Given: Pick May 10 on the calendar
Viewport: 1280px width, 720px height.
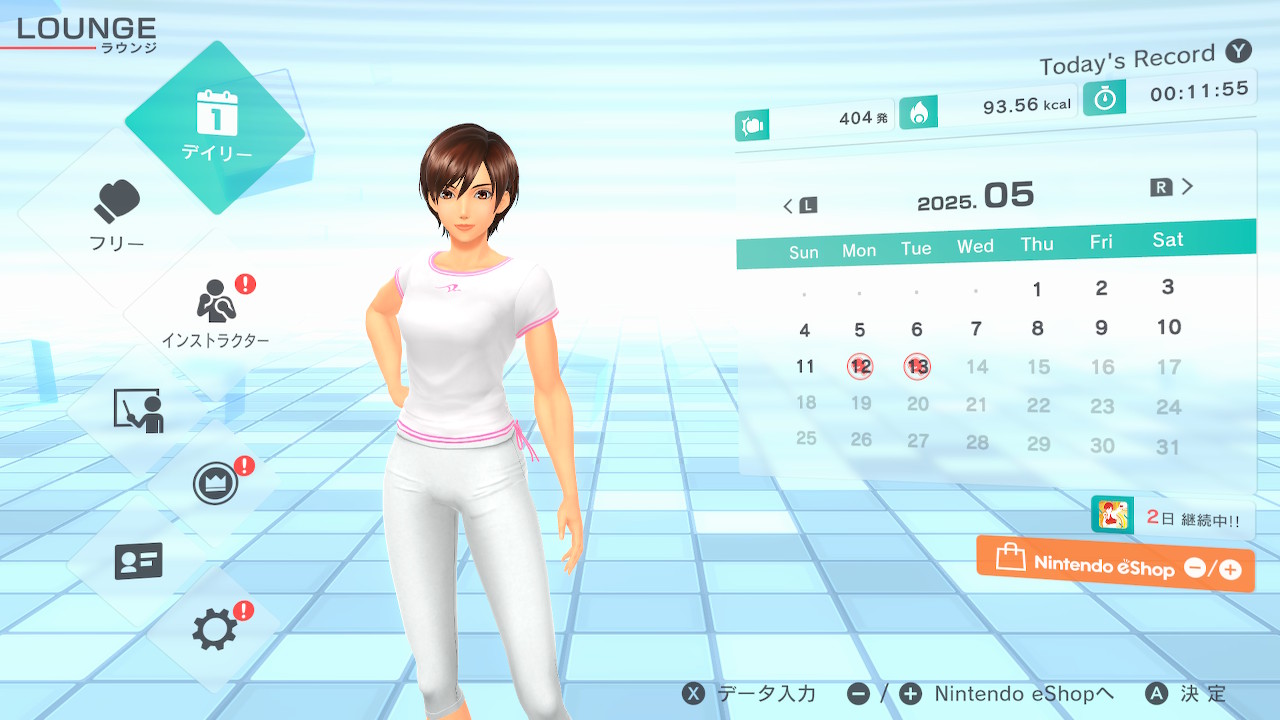Looking at the screenshot, I should [x=1168, y=327].
